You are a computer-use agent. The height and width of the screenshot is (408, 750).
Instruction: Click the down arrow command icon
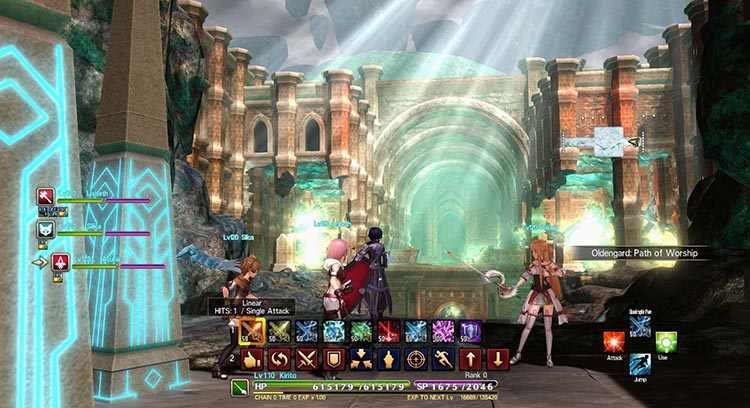[x=498, y=359]
